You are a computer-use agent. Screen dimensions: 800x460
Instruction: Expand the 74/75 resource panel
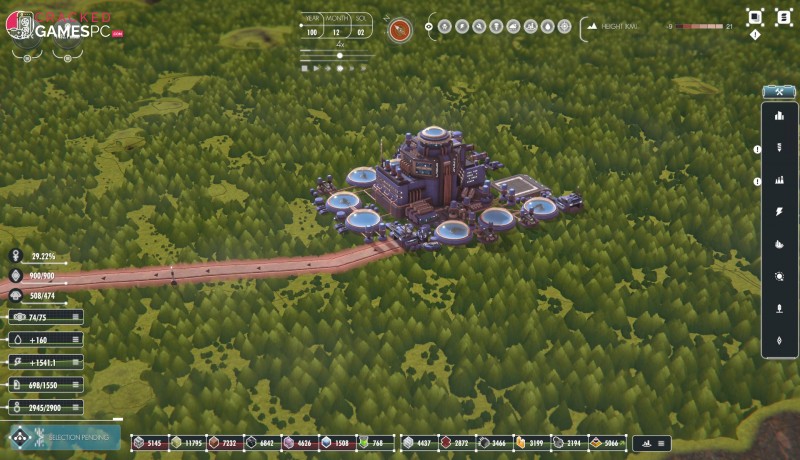(76, 318)
